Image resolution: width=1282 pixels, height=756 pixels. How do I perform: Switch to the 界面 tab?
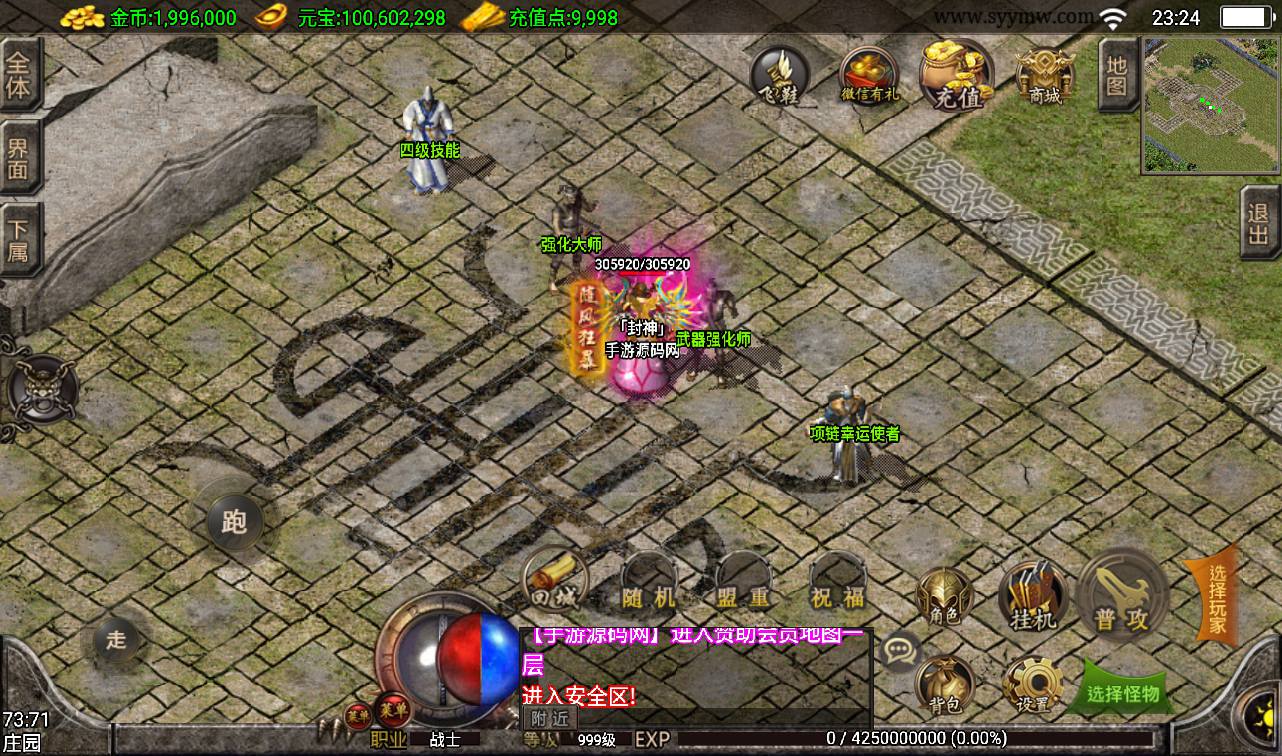coord(19,159)
